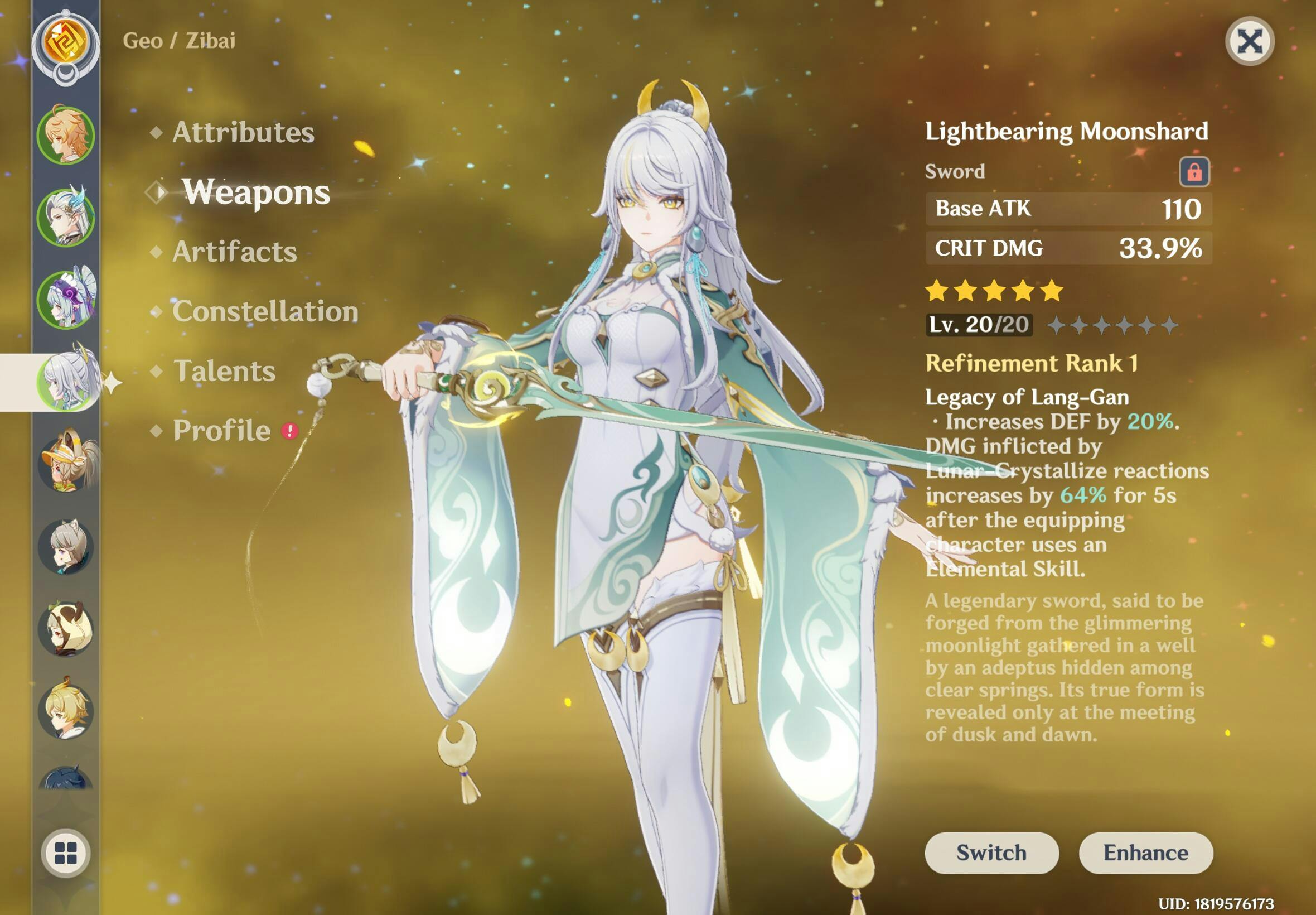This screenshot has width=1316, height=915.
Task: Open the character grid view button
Action: (66, 853)
